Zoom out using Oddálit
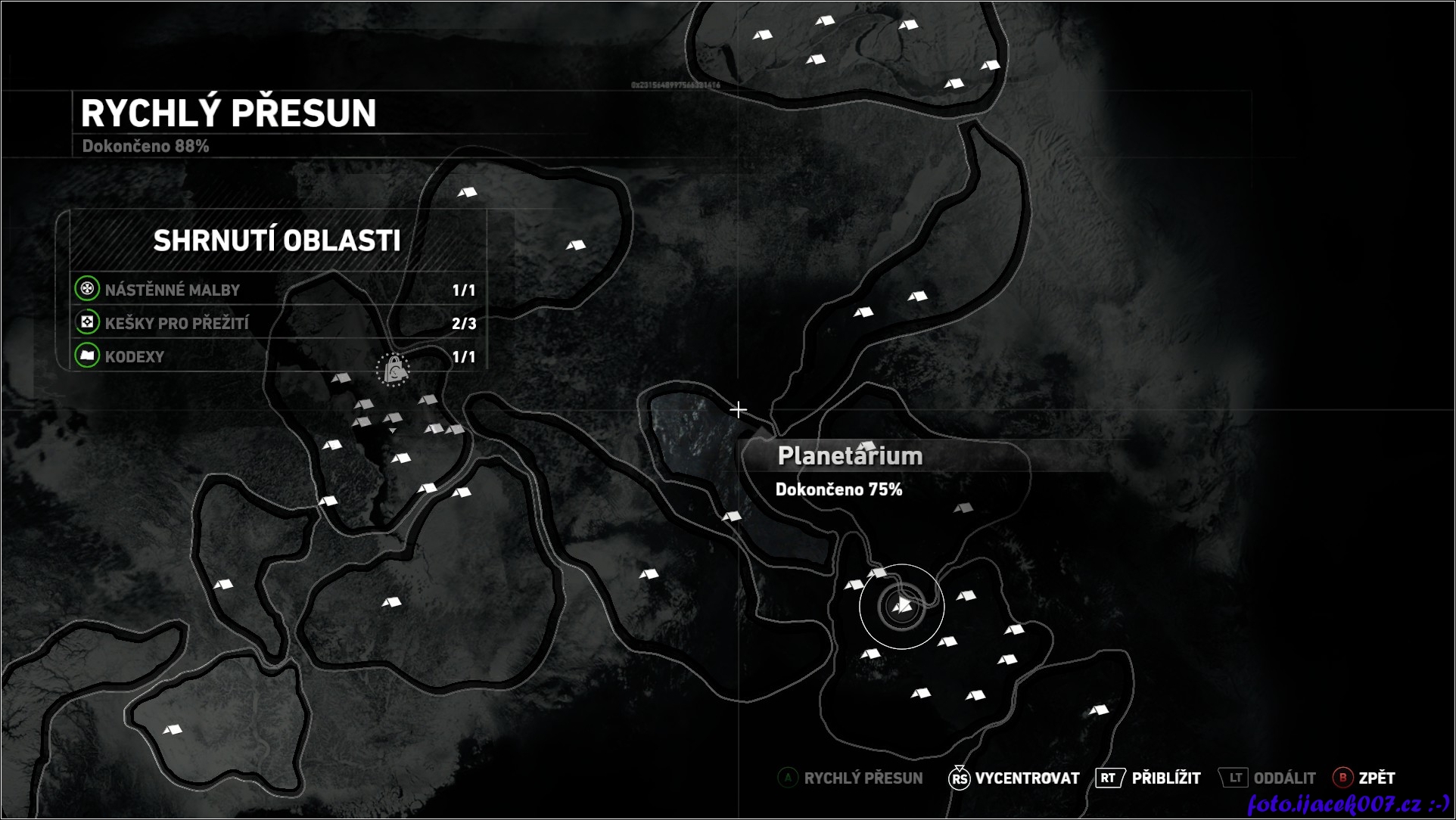 (x=1268, y=778)
